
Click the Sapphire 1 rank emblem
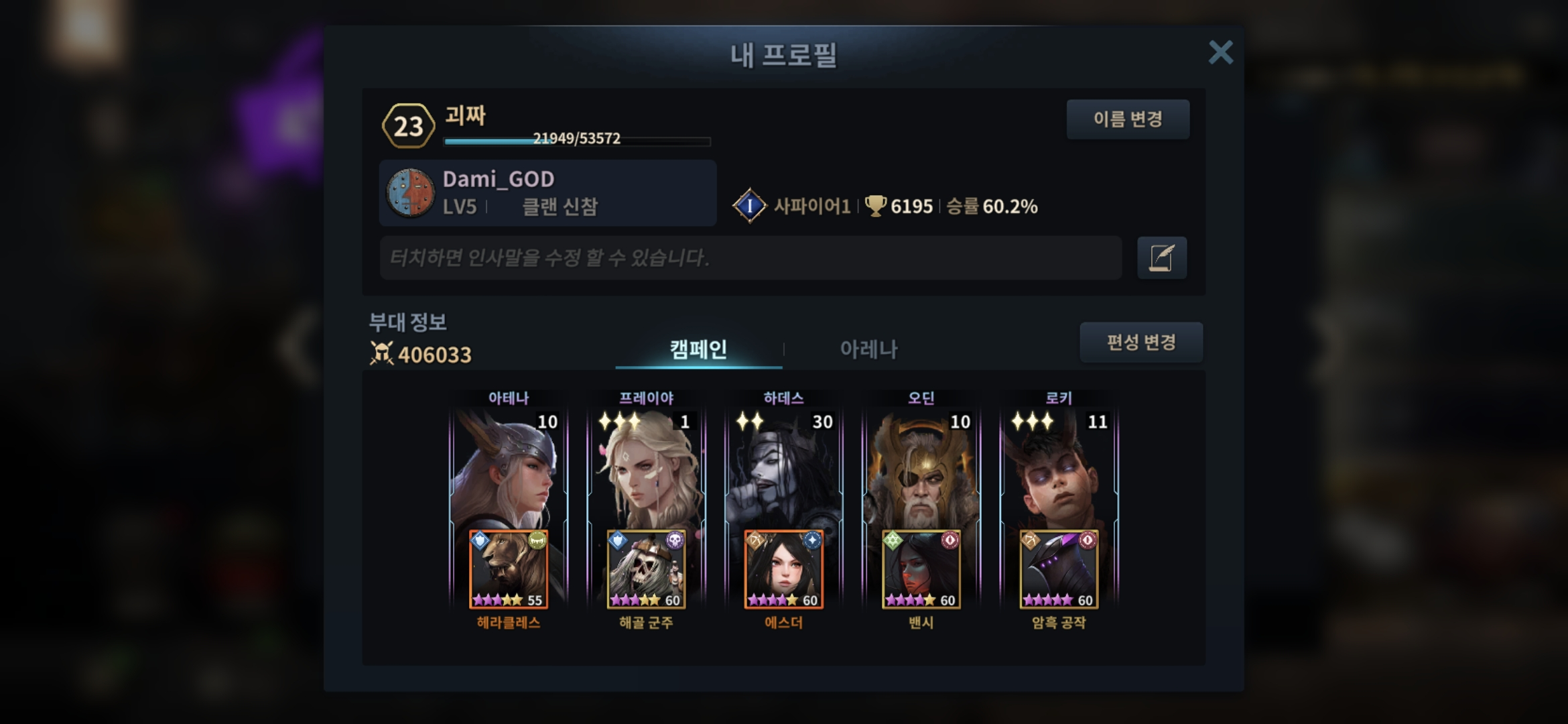click(749, 206)
